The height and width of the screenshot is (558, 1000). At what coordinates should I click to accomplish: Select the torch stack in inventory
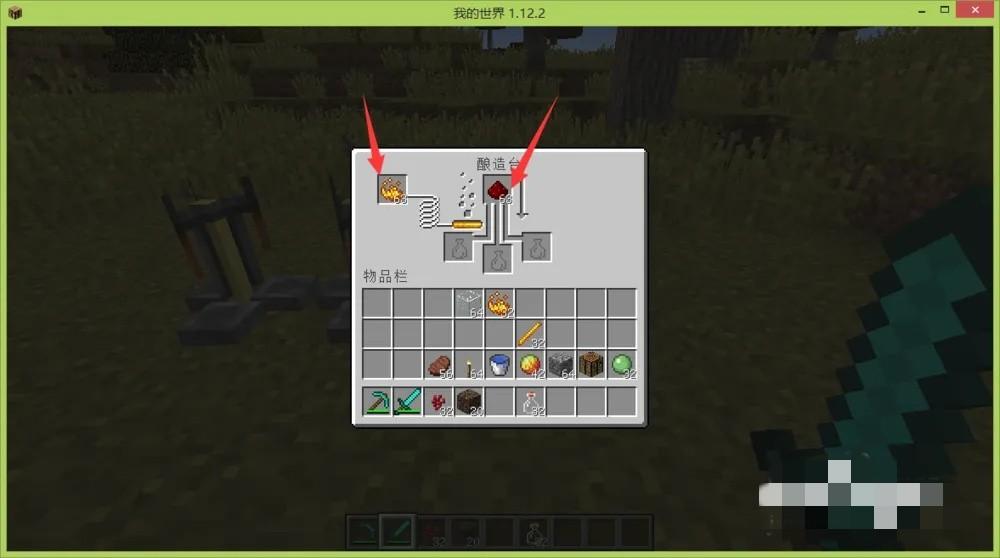pos(469,364)
